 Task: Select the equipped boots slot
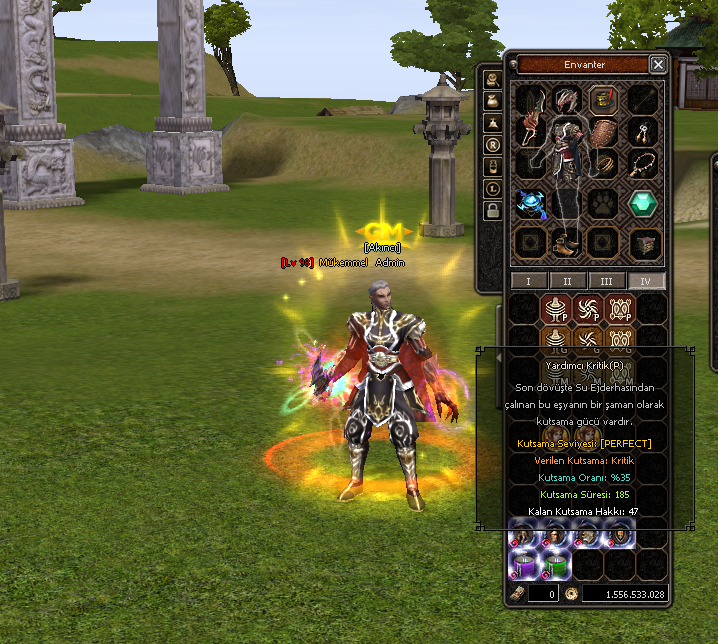(x=566, y=243)
